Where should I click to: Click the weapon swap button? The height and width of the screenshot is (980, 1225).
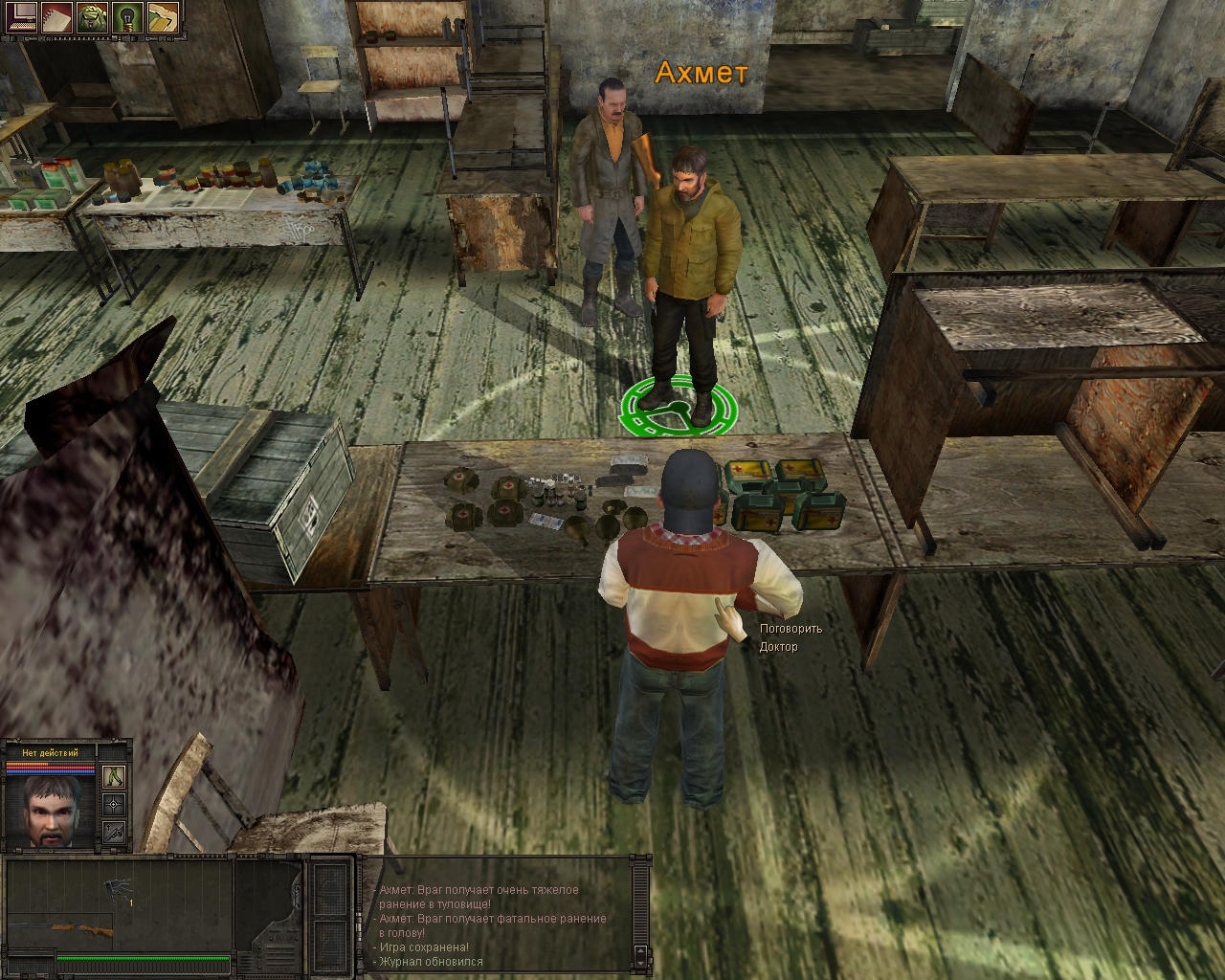coord(115,832)
